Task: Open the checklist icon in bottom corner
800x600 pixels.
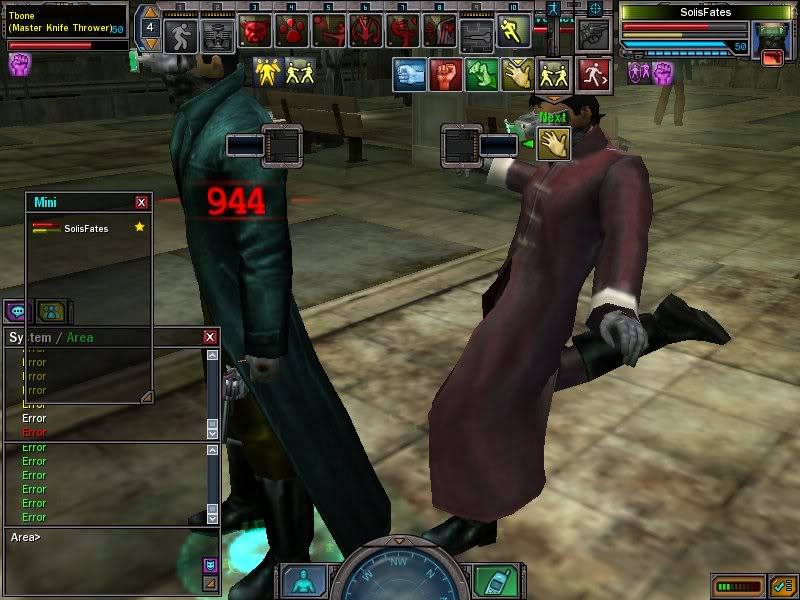Action: pos(784,585)
